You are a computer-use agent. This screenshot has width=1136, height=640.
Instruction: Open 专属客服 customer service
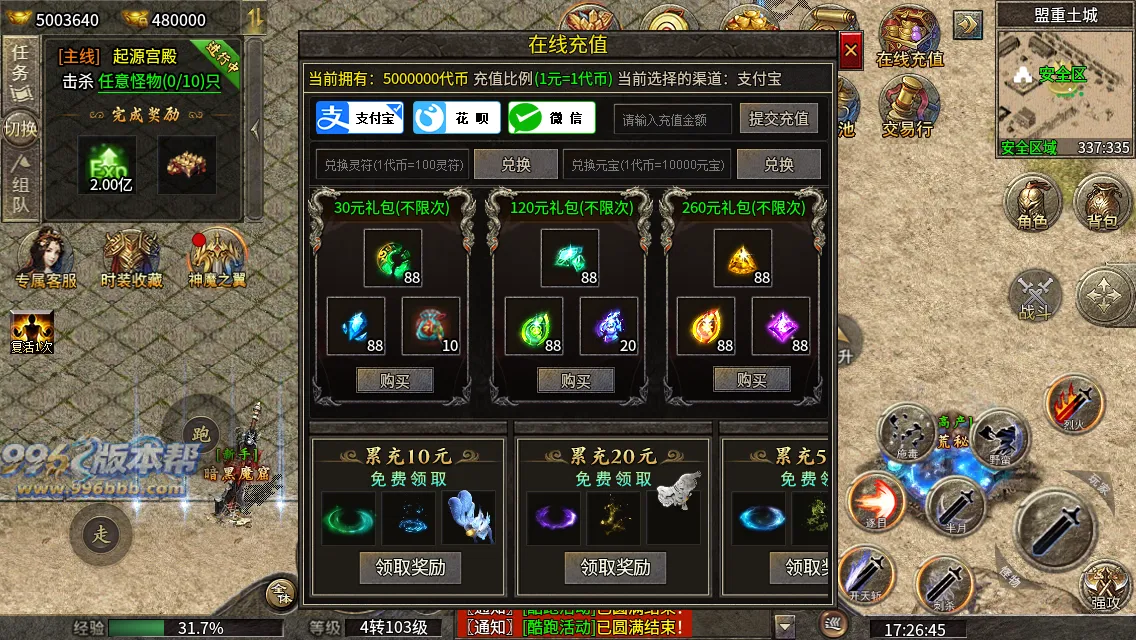click(46, 258)
